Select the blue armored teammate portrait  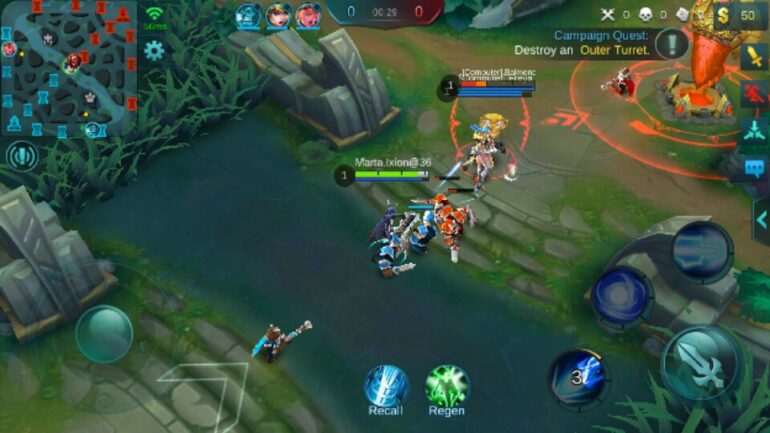tap(248, 15)
